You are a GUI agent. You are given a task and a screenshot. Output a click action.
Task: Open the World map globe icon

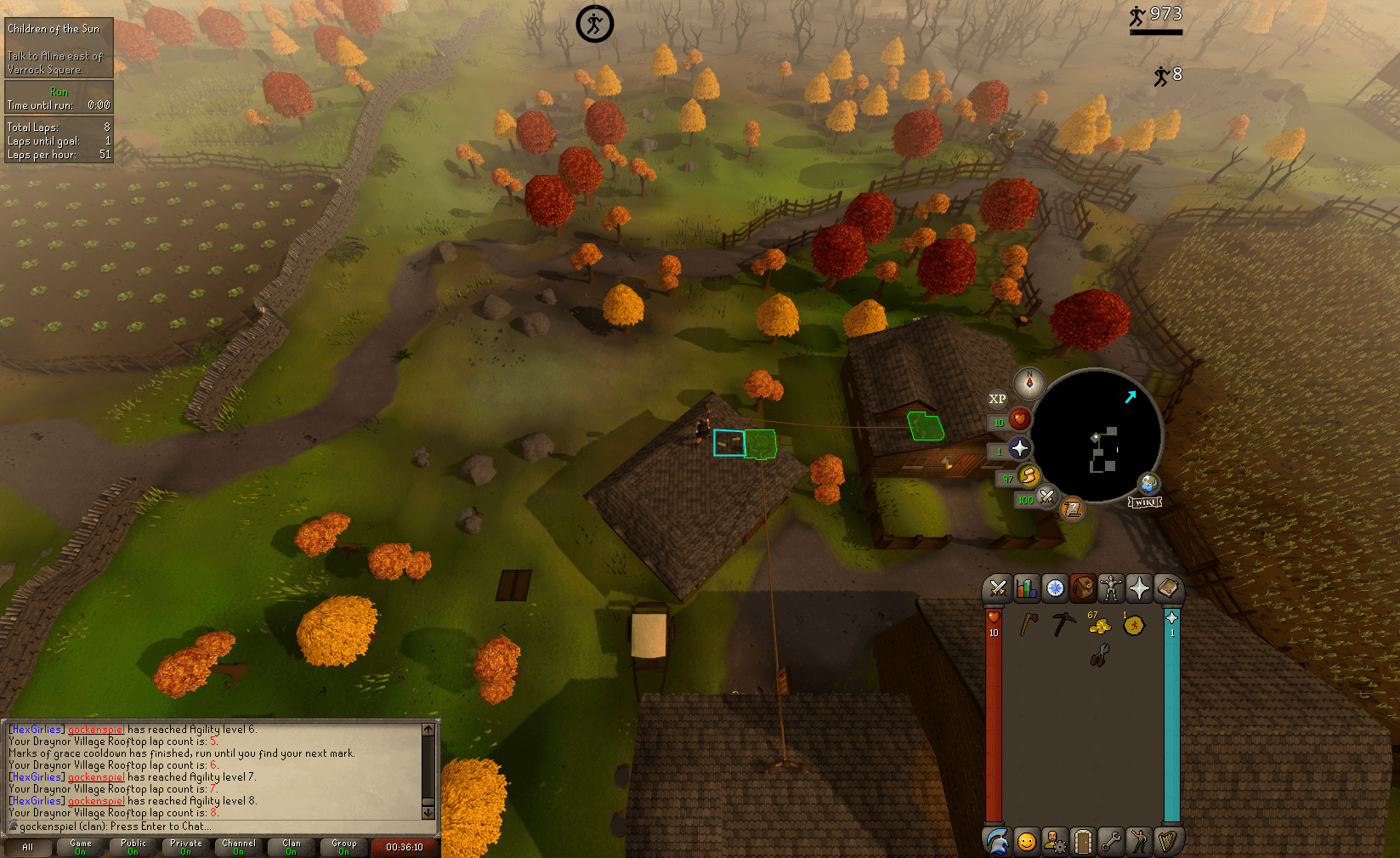pos(1148,482)
